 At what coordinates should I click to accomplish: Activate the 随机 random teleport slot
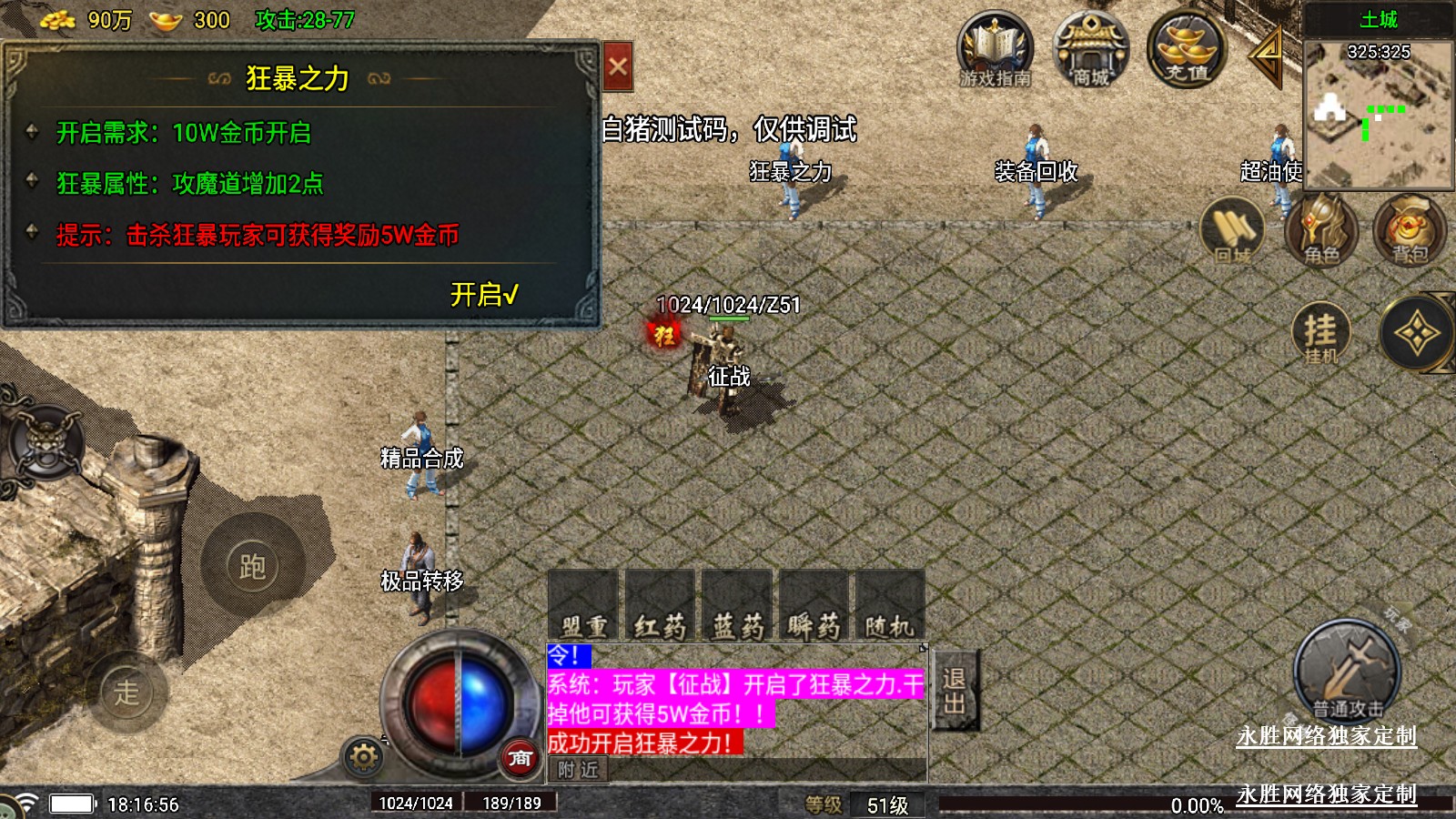[x=889, y=606]
